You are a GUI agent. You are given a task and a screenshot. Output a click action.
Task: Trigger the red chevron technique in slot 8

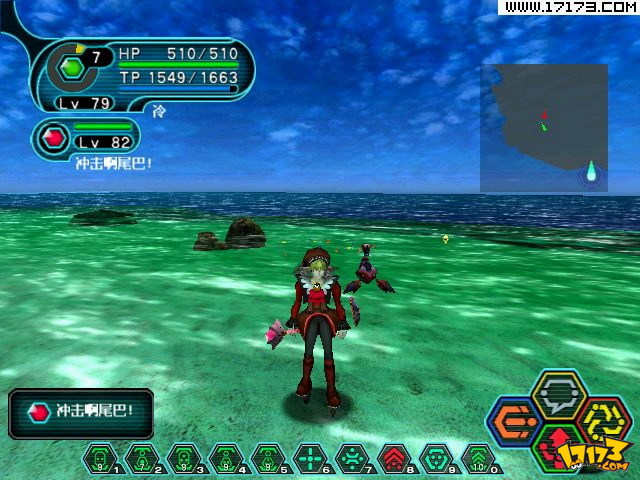coord(393,458)
